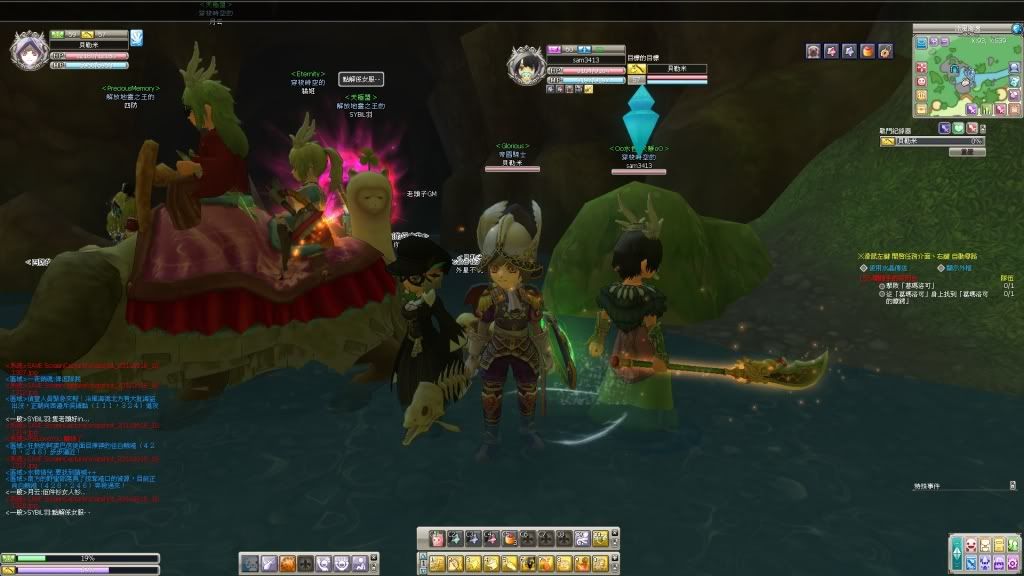Select the pudding buff icon

[x=867, y=51]
